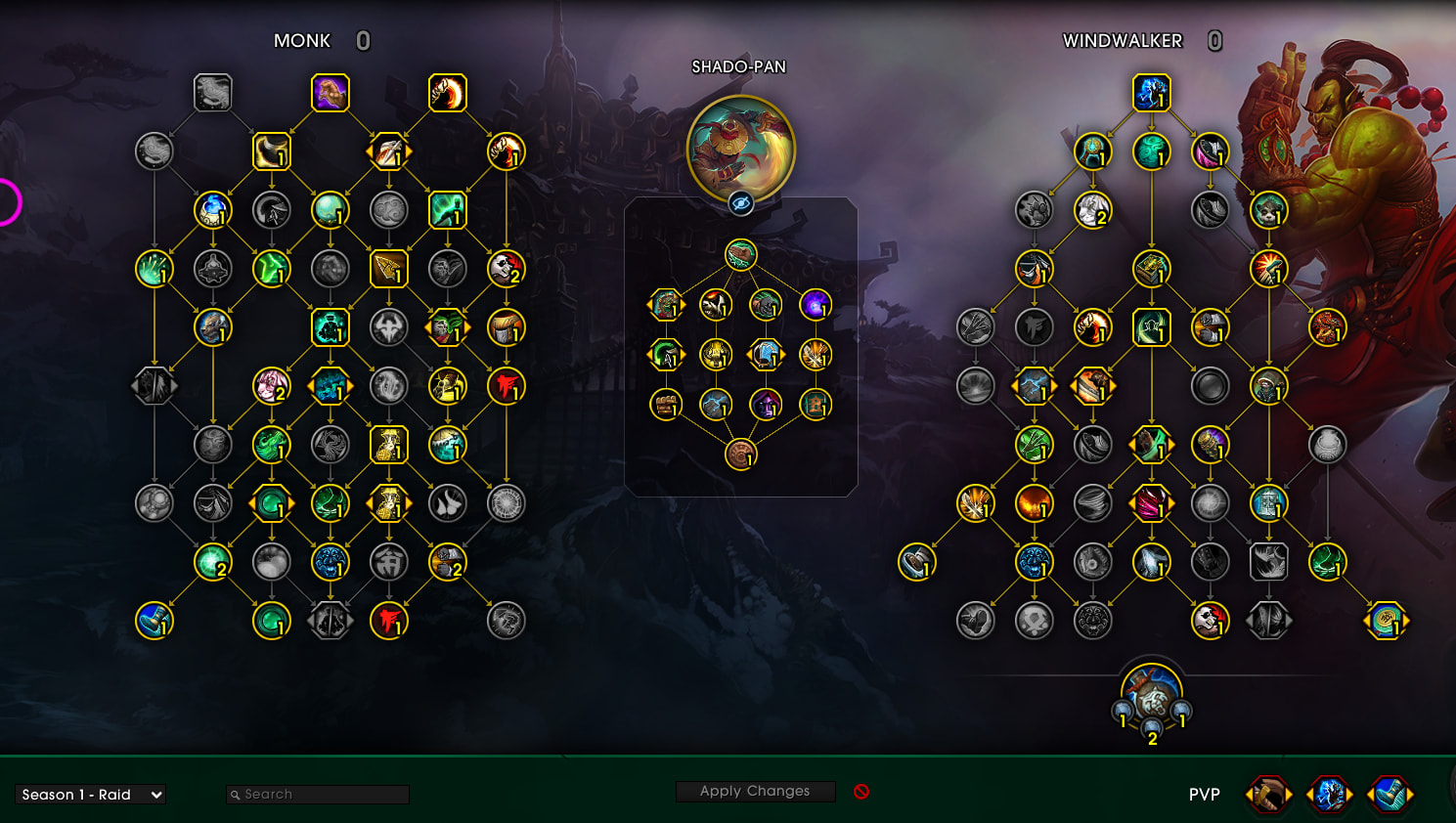
Task: Pick the unlearned gray top-left Monk talent
Action: [x=212, y=93]
